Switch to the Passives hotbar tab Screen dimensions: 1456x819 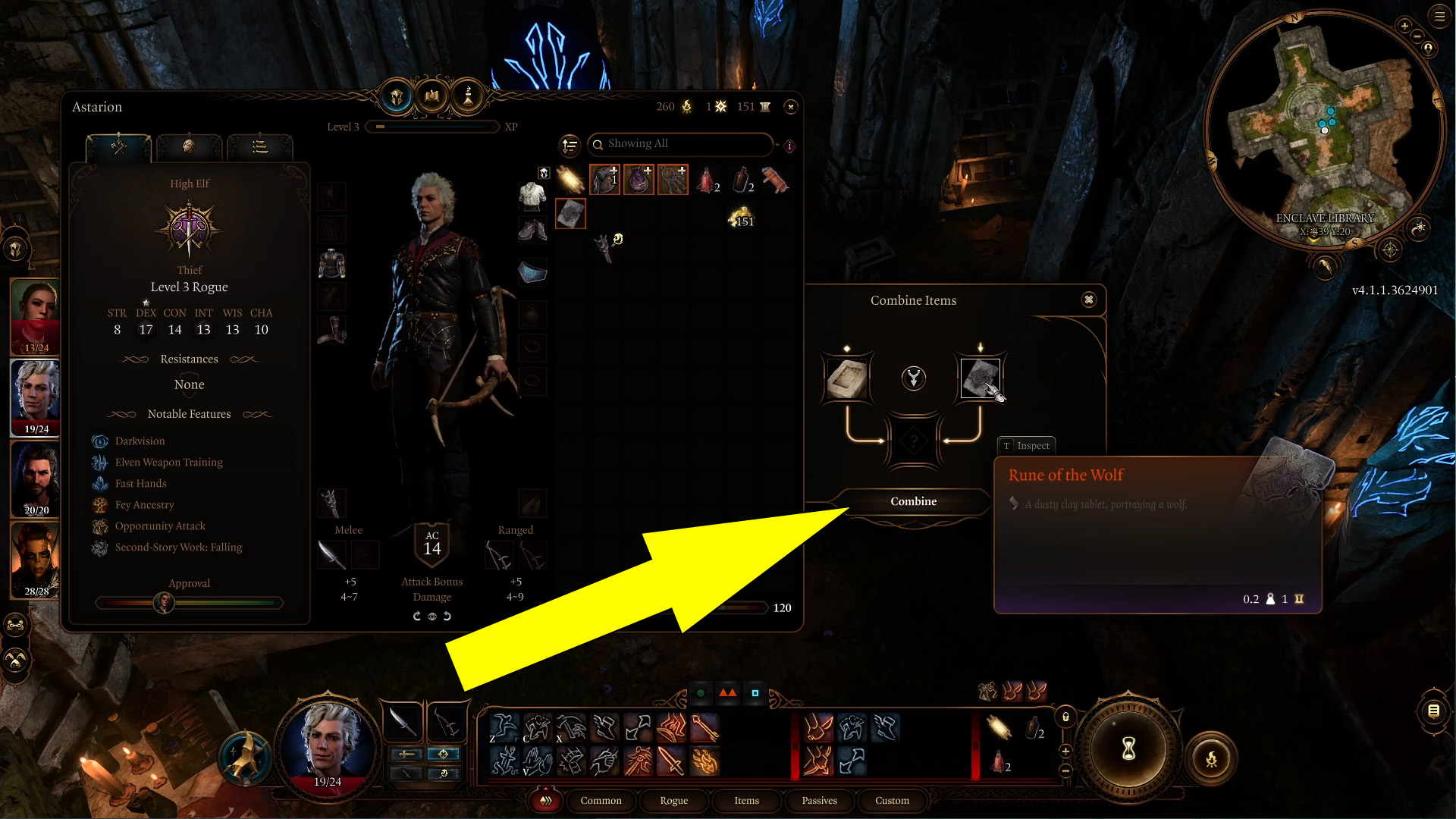(819, 801)
